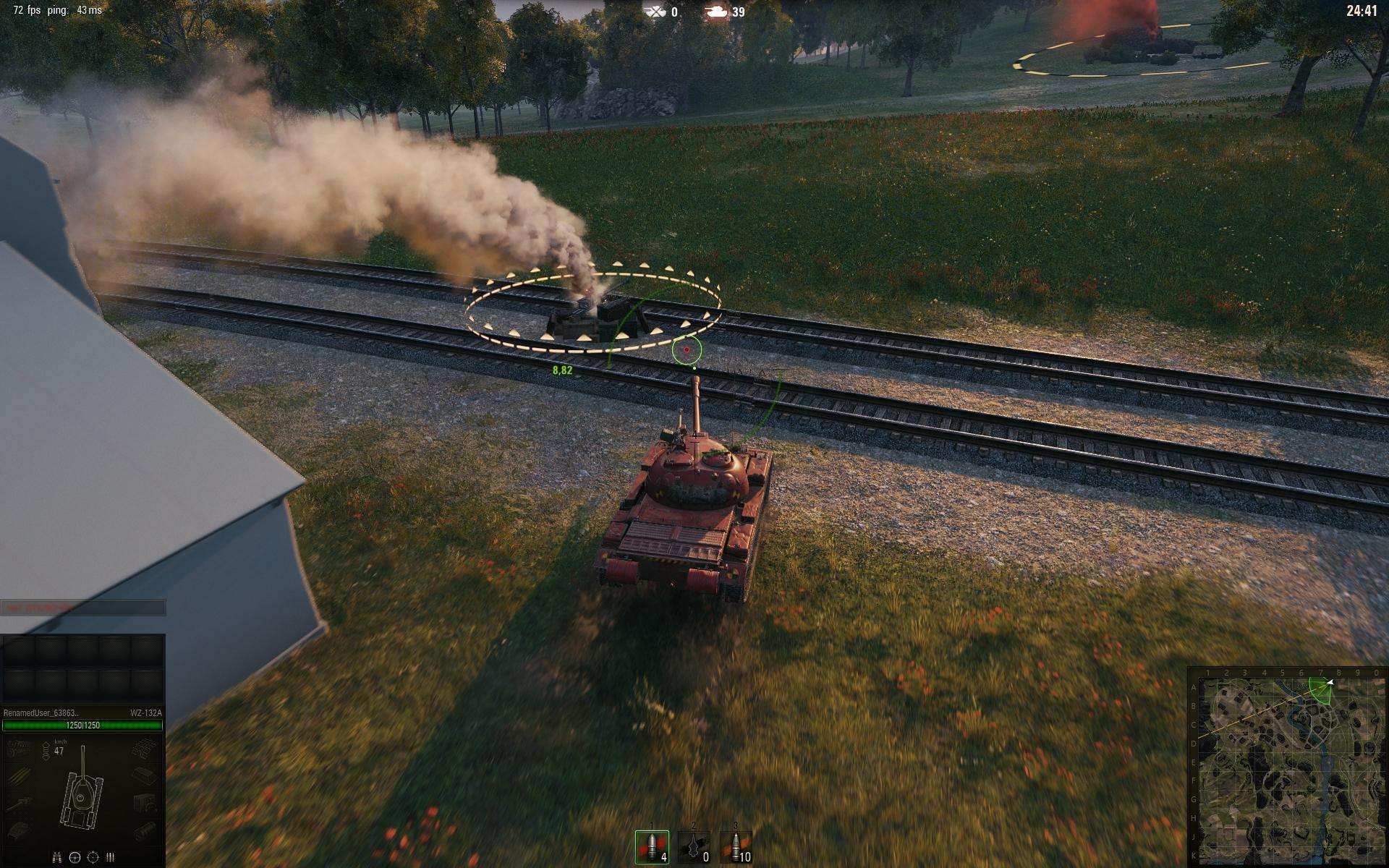Switch to the third shell with 10 rounds
This screenshot has height=868, width=1389.
tap(736, 848)
